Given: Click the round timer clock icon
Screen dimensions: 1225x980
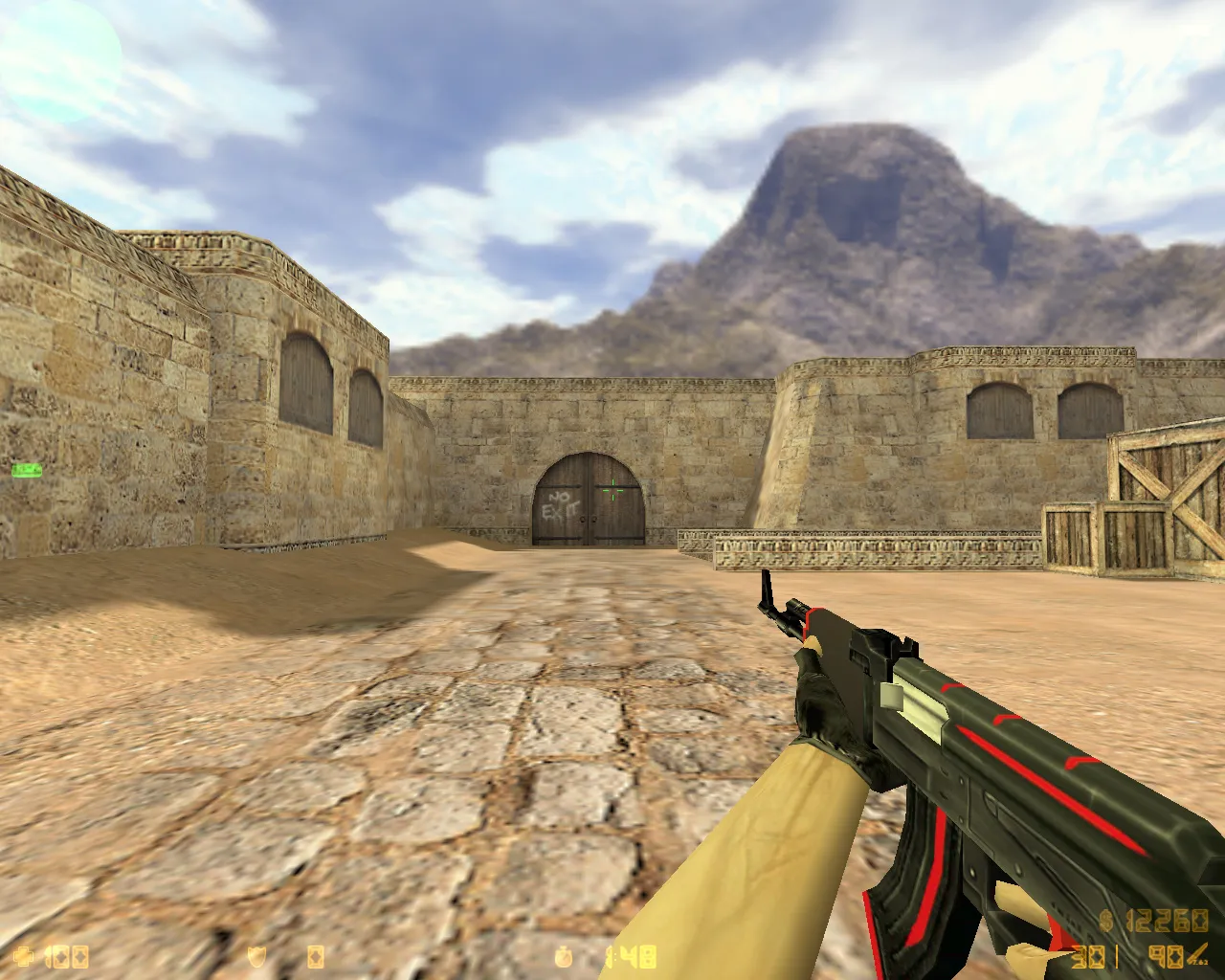Looking at the screenshot, I should pos(563,956).
